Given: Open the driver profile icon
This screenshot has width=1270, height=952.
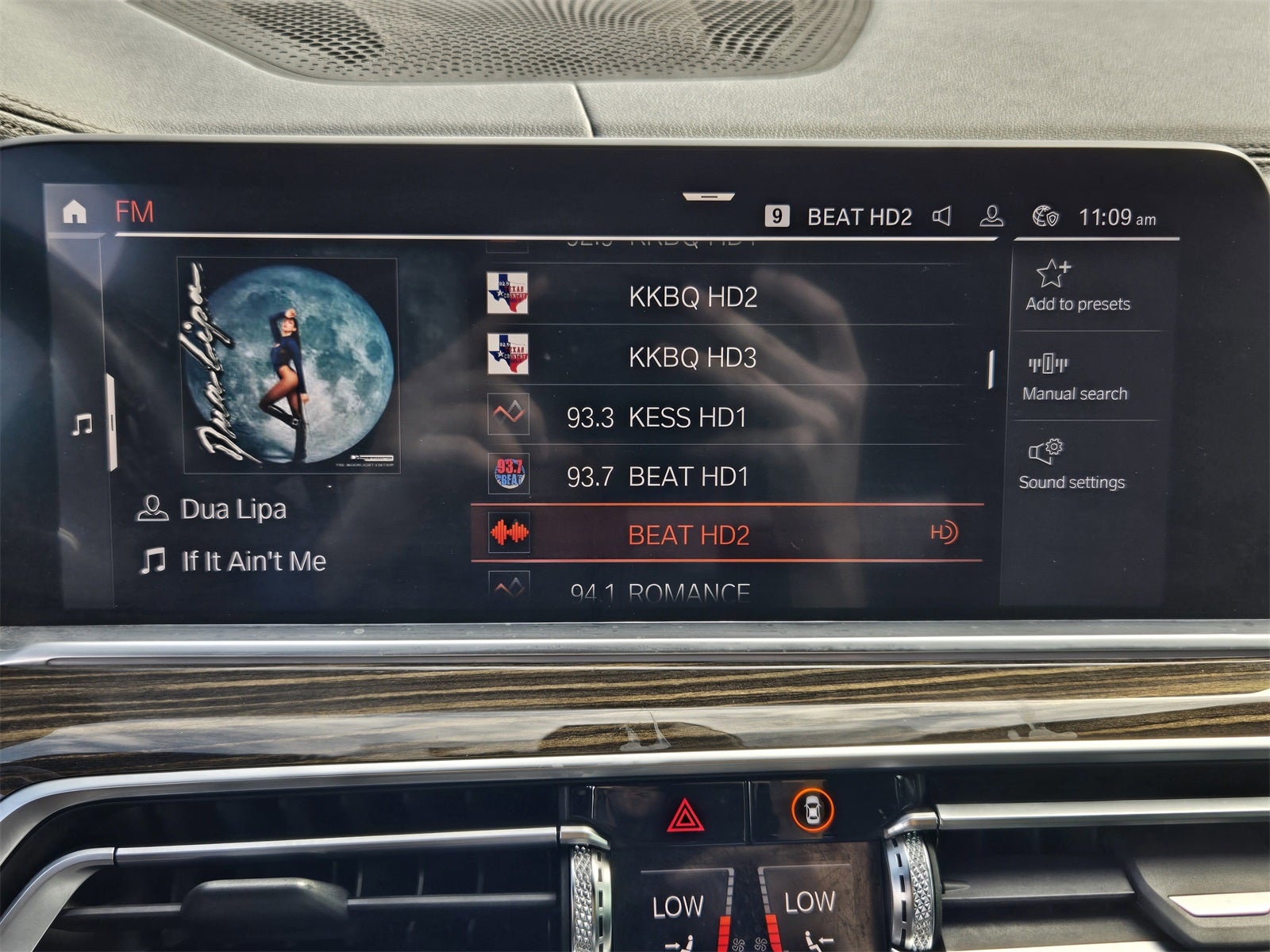Looking at the screenshot, I should tap(991, 216).
